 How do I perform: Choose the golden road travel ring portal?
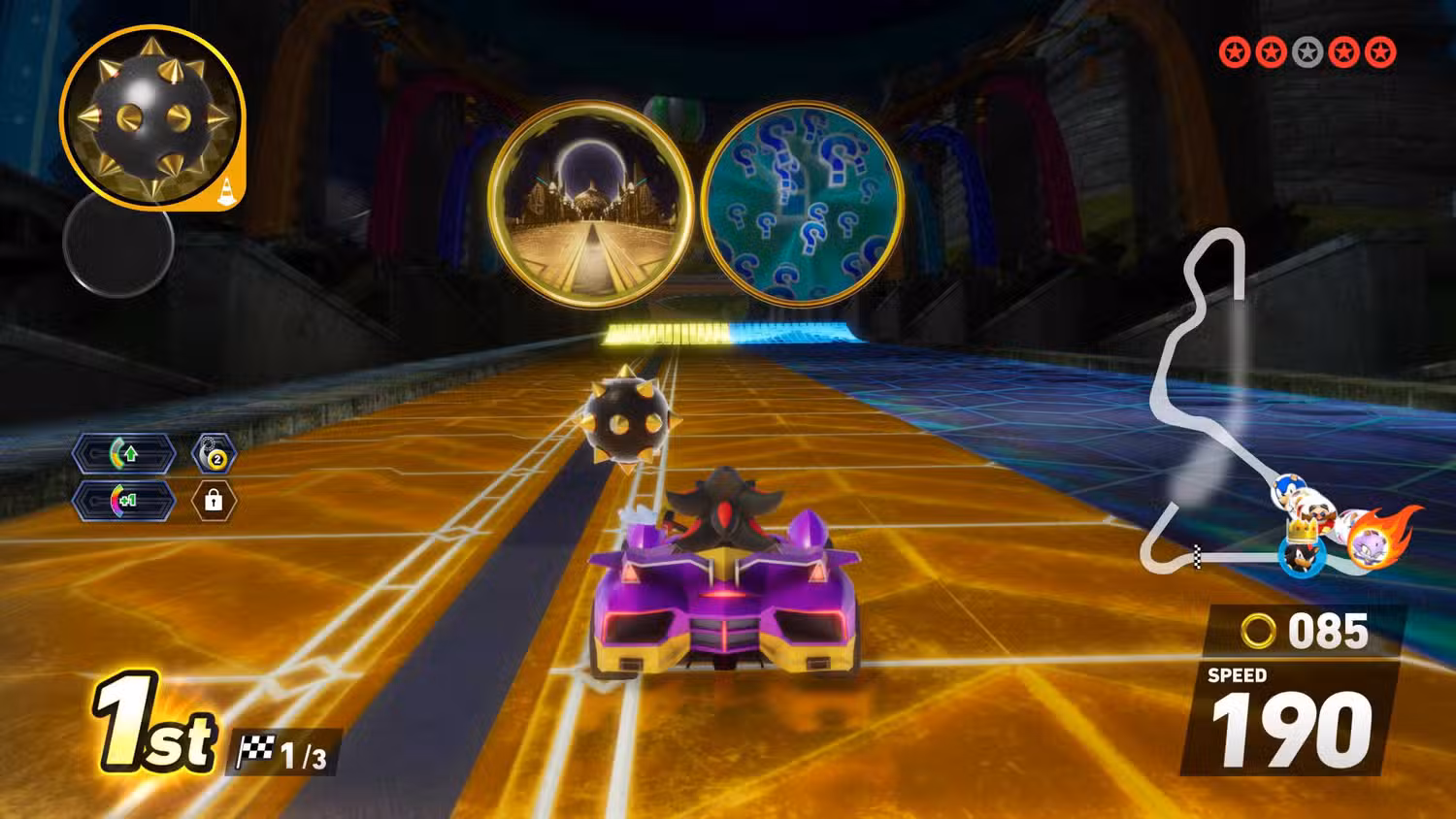tap(590, 204)
